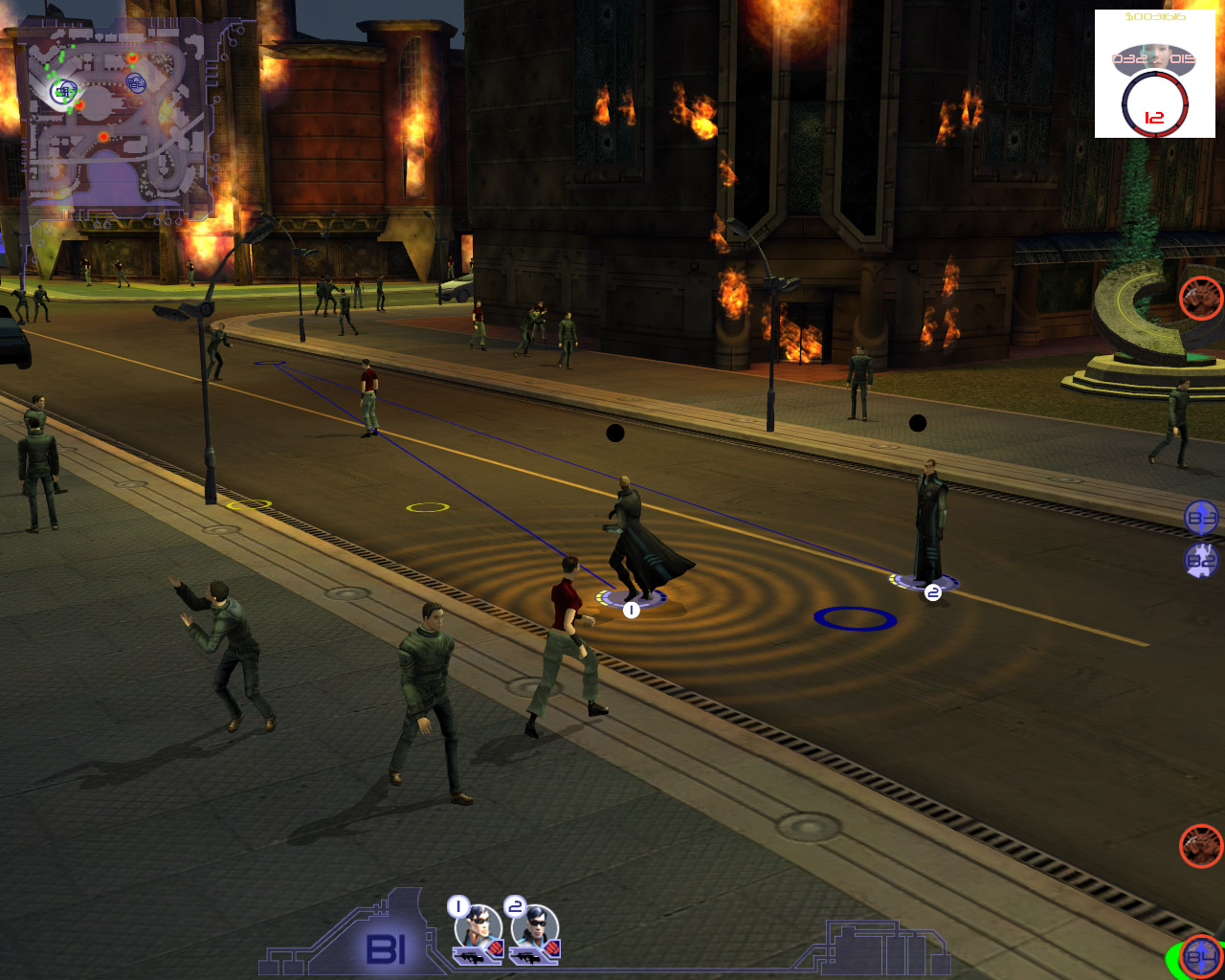Jump to the off-screen B3 squad indicator

(1201, 518)
